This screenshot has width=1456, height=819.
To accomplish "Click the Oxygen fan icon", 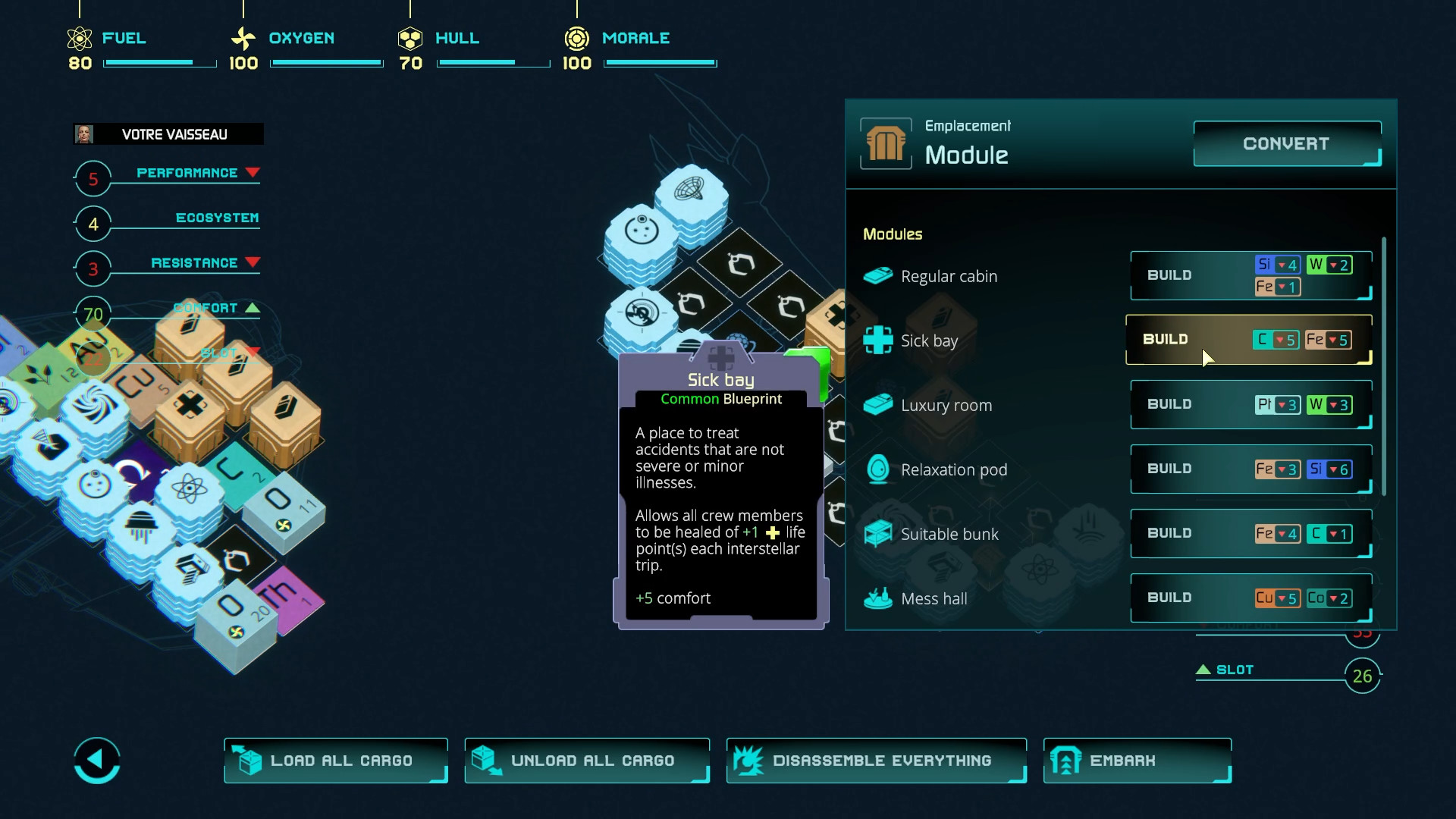I will 243,37.
